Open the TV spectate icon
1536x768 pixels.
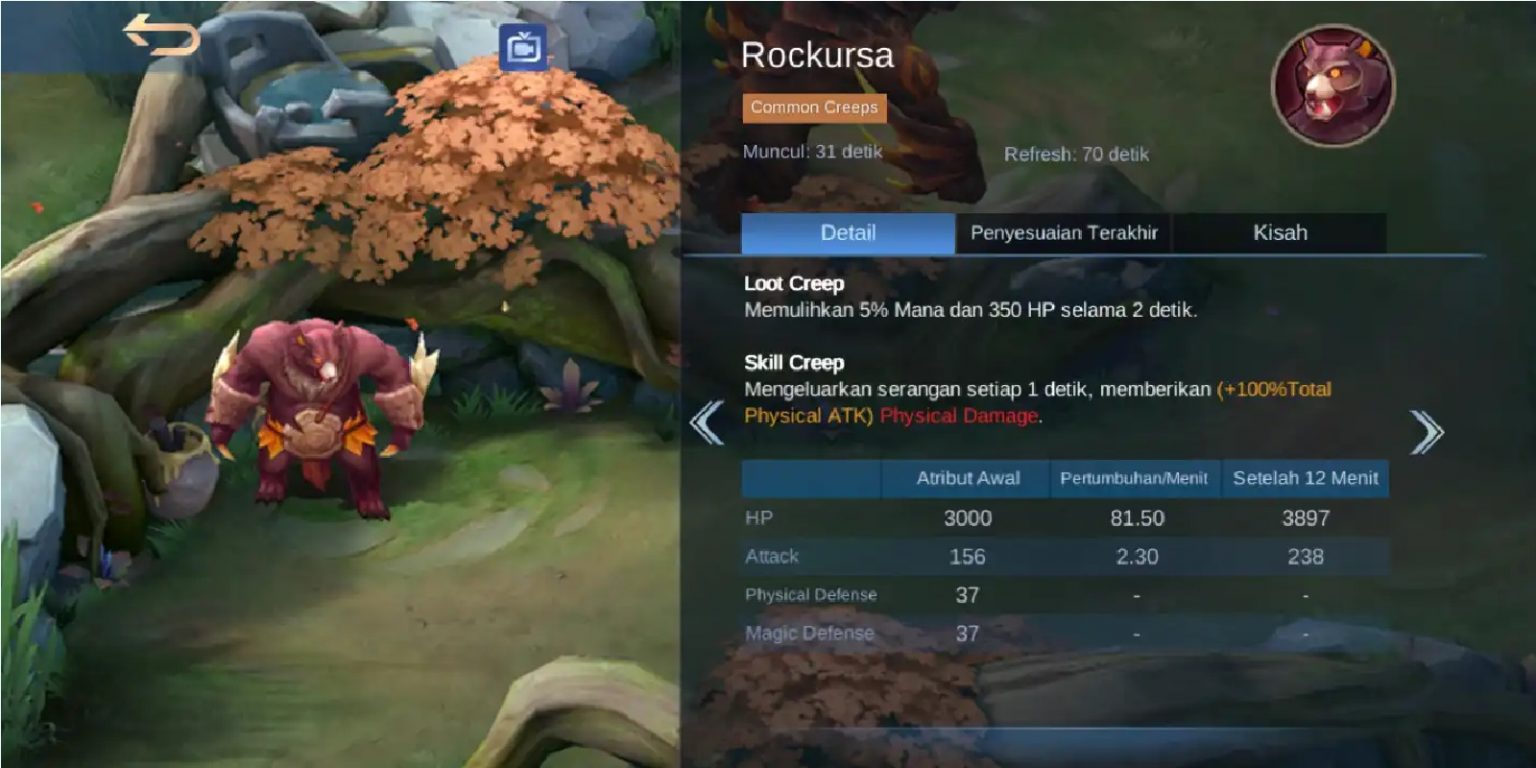pyautogui.click(x=523, y=48)
